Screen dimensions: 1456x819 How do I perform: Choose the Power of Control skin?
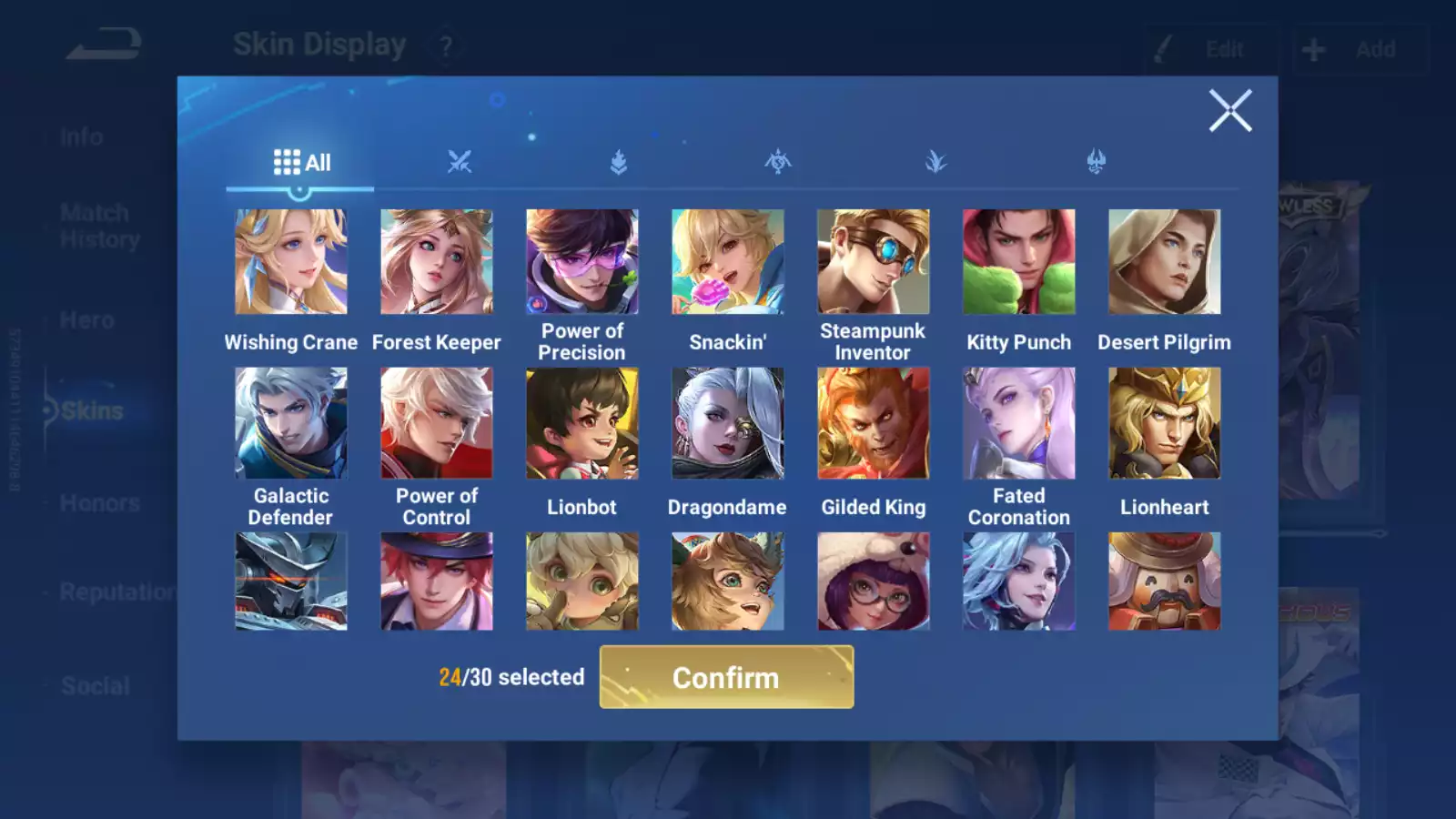click(x=437, y=423)
